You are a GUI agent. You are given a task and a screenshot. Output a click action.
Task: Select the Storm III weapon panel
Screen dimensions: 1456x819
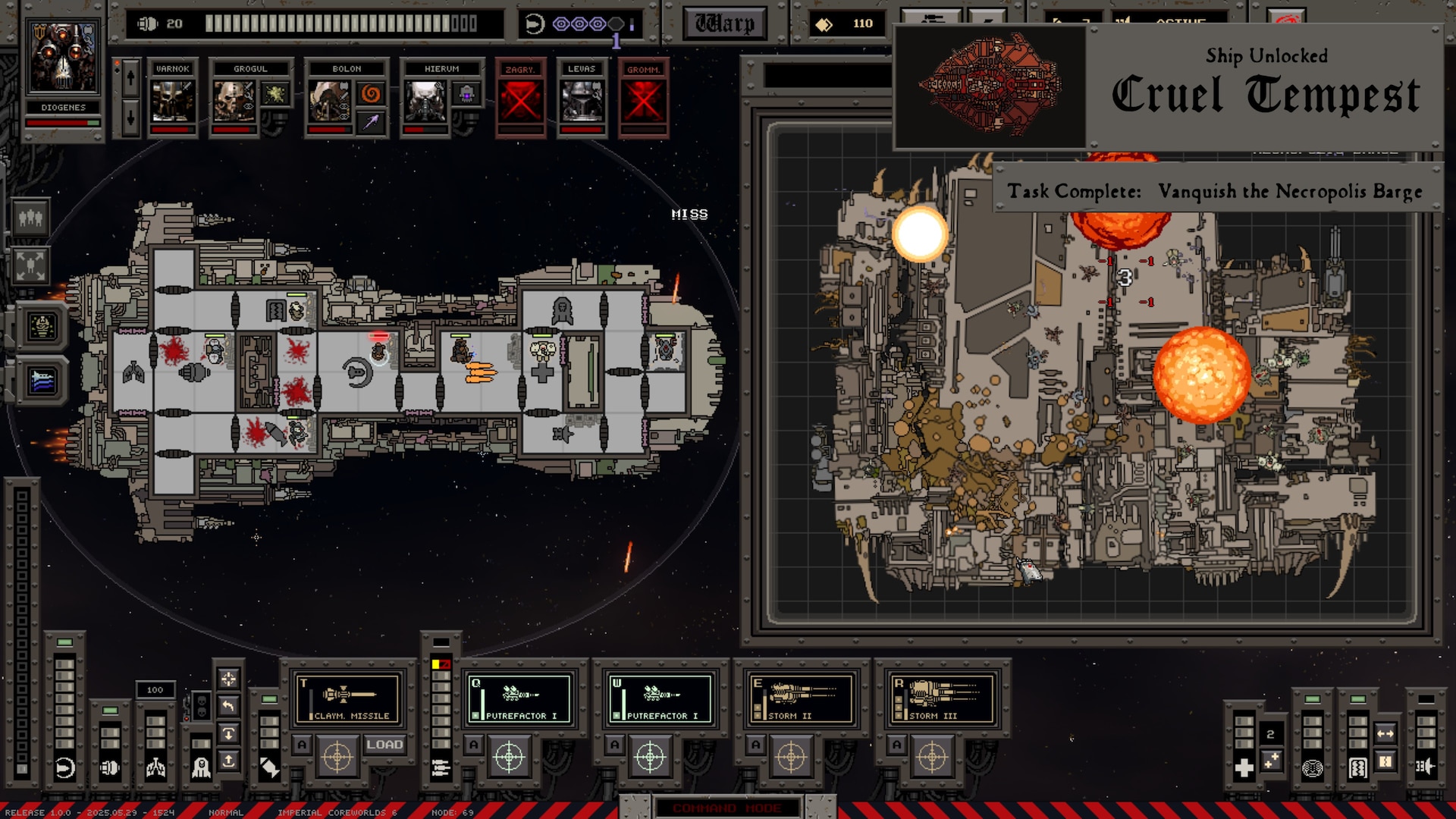[943, 698]
